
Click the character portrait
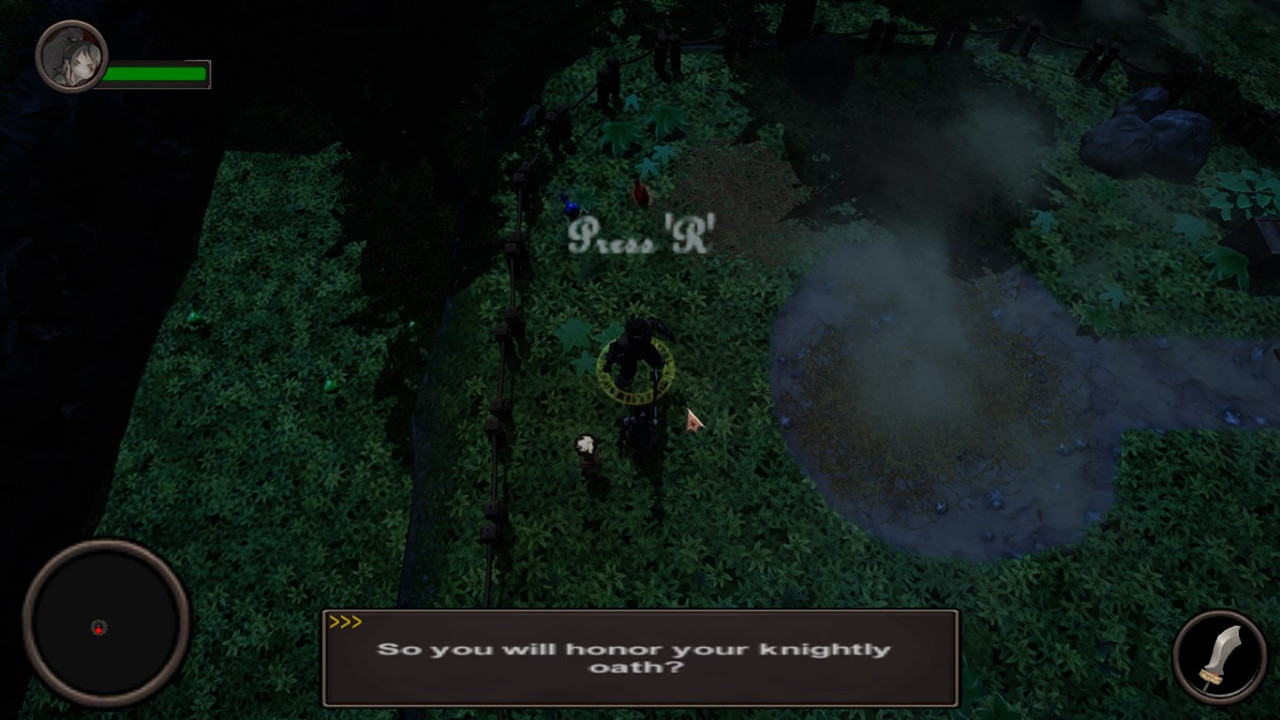(x=71, y=55)
